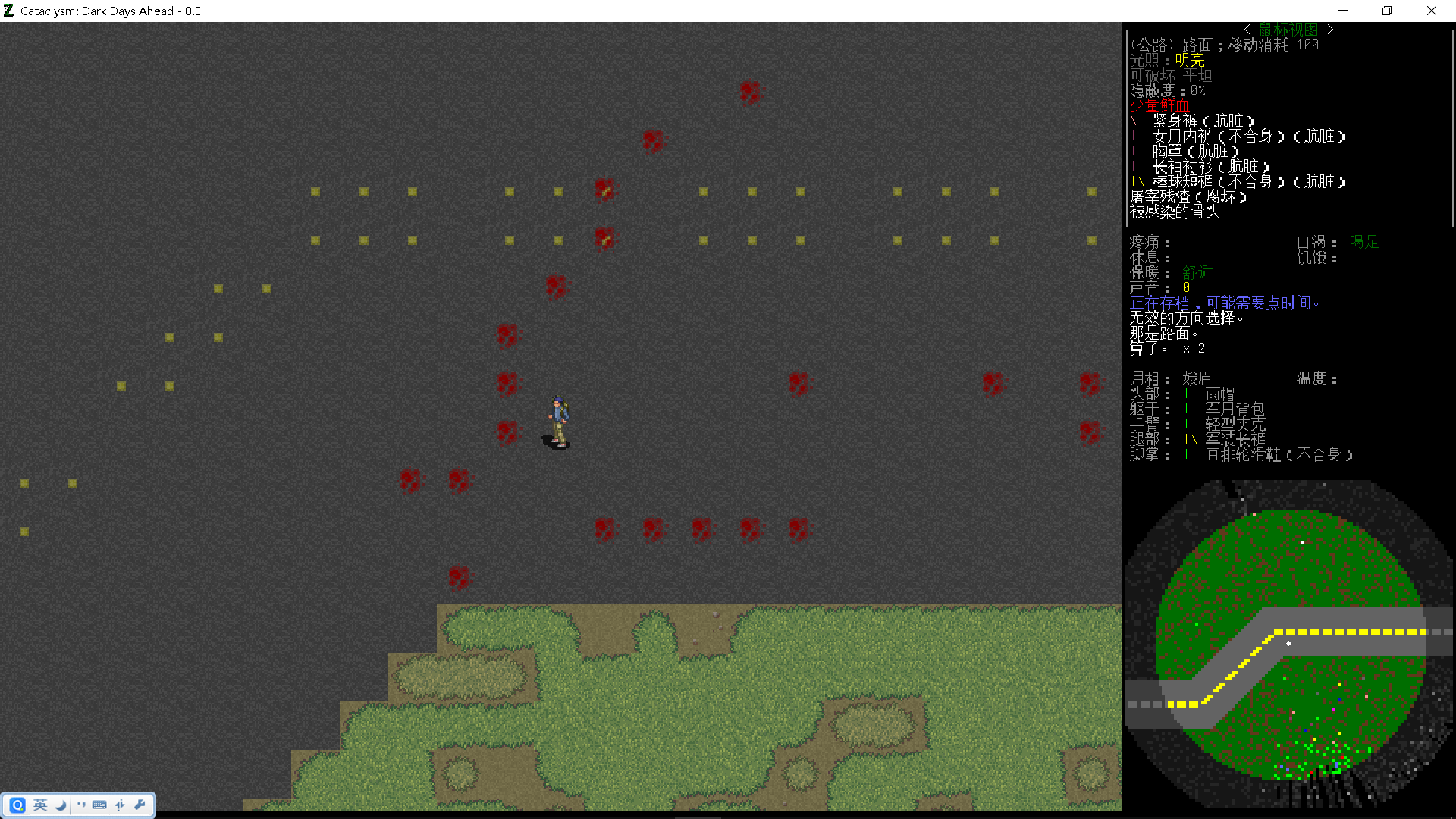Select the 鼠标视图 panel title

click(x=1288, y=29)
